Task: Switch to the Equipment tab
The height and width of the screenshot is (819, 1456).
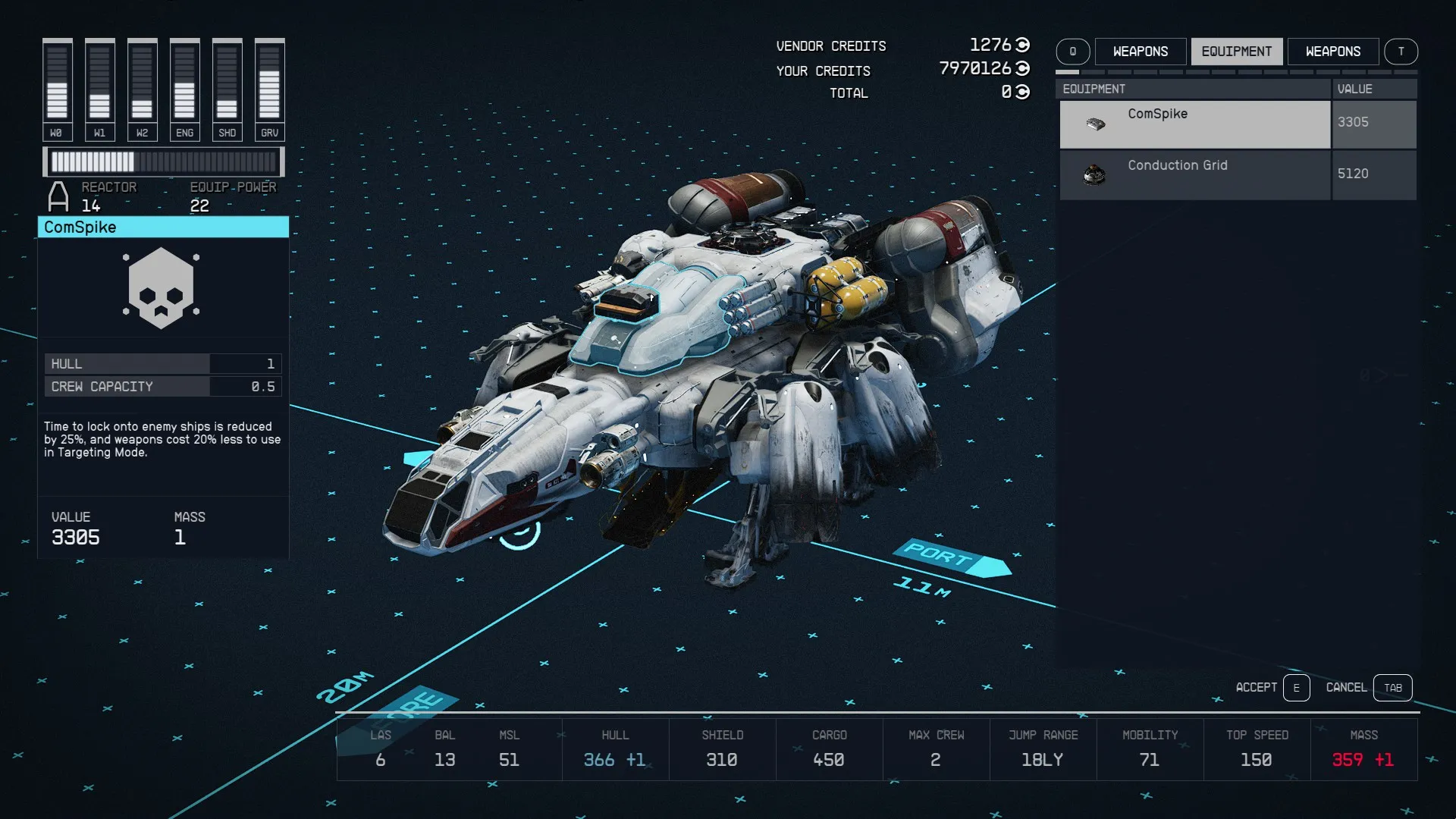Action: click(1236, 52)
